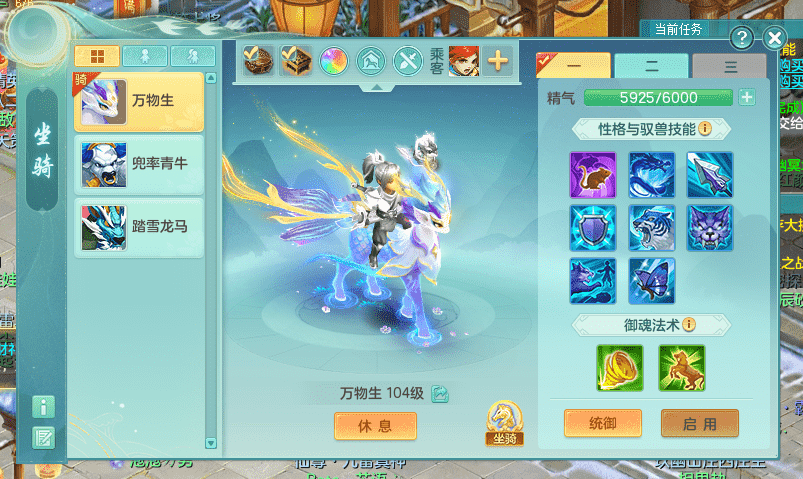Show info for 性格与驭兽技能
Screen dimensions: 803x479
click(x=705, y=129)
